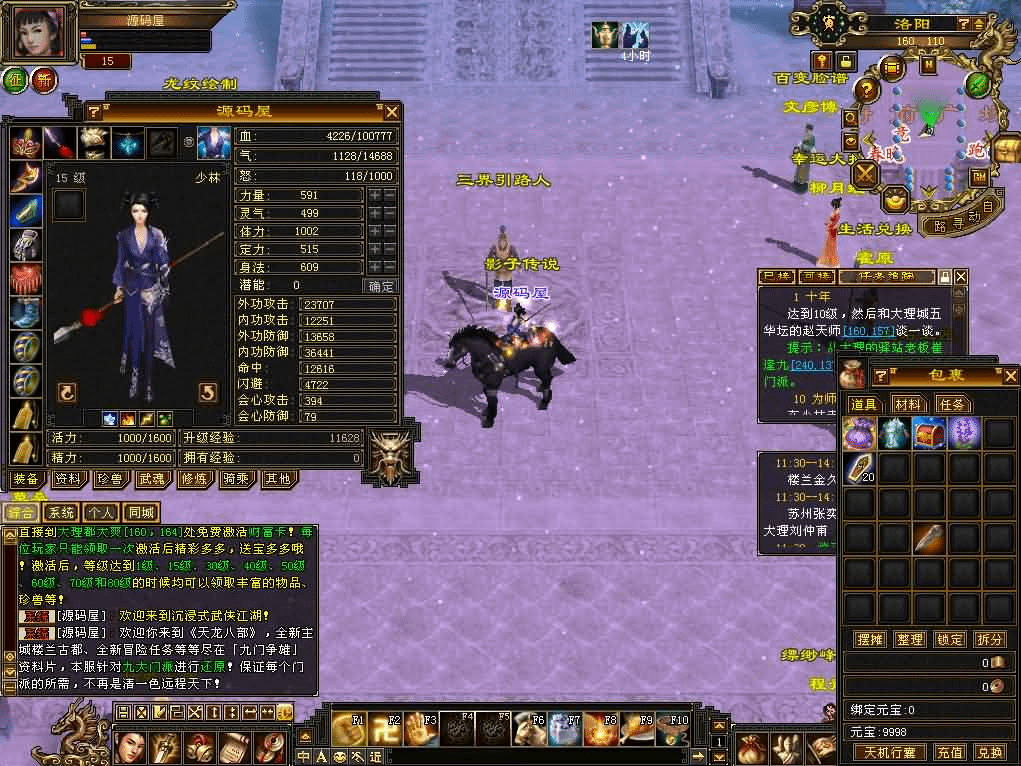Select the red treasure chest item
1021x766 pixels.
click(x=928, y=432)
